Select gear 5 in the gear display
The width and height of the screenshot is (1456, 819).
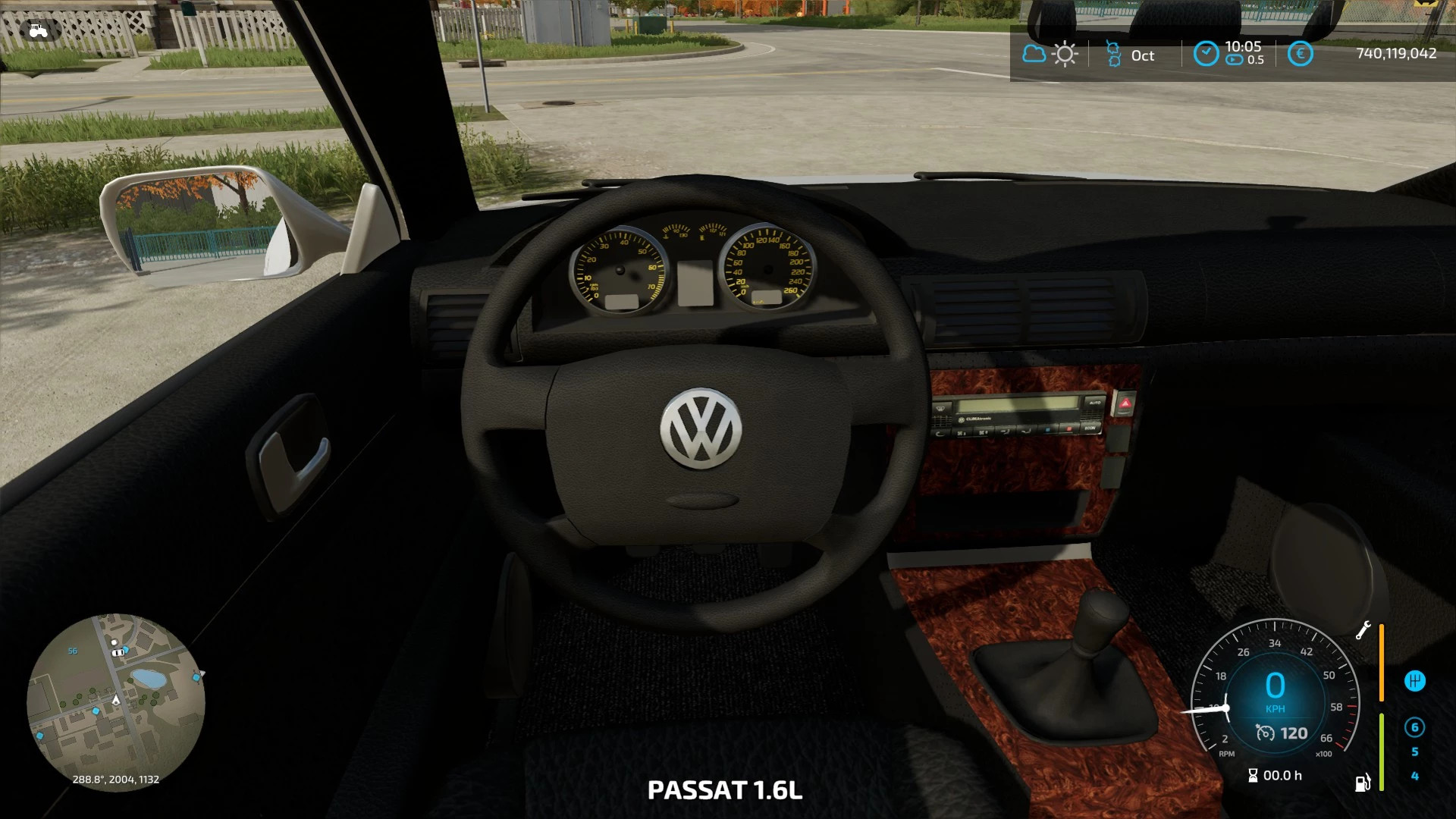1415,751
